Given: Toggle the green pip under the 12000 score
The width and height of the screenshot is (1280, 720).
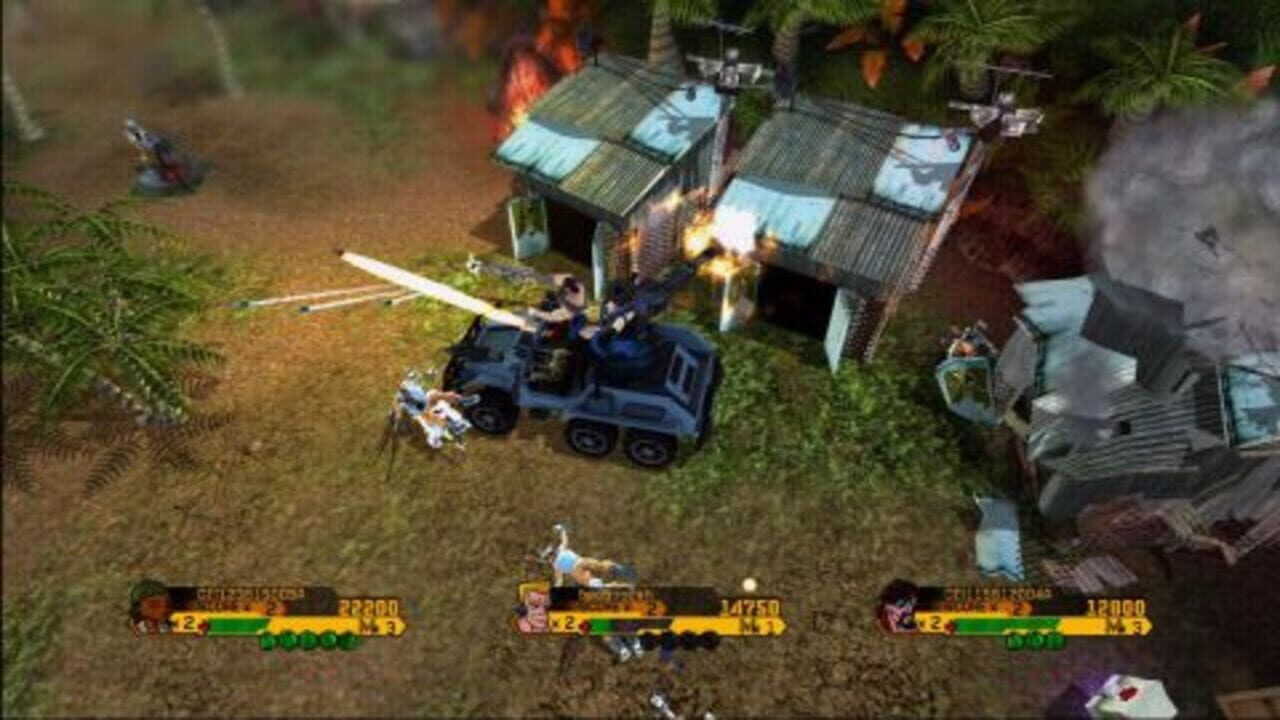Looking at the screenshot, I should 1033,640.
